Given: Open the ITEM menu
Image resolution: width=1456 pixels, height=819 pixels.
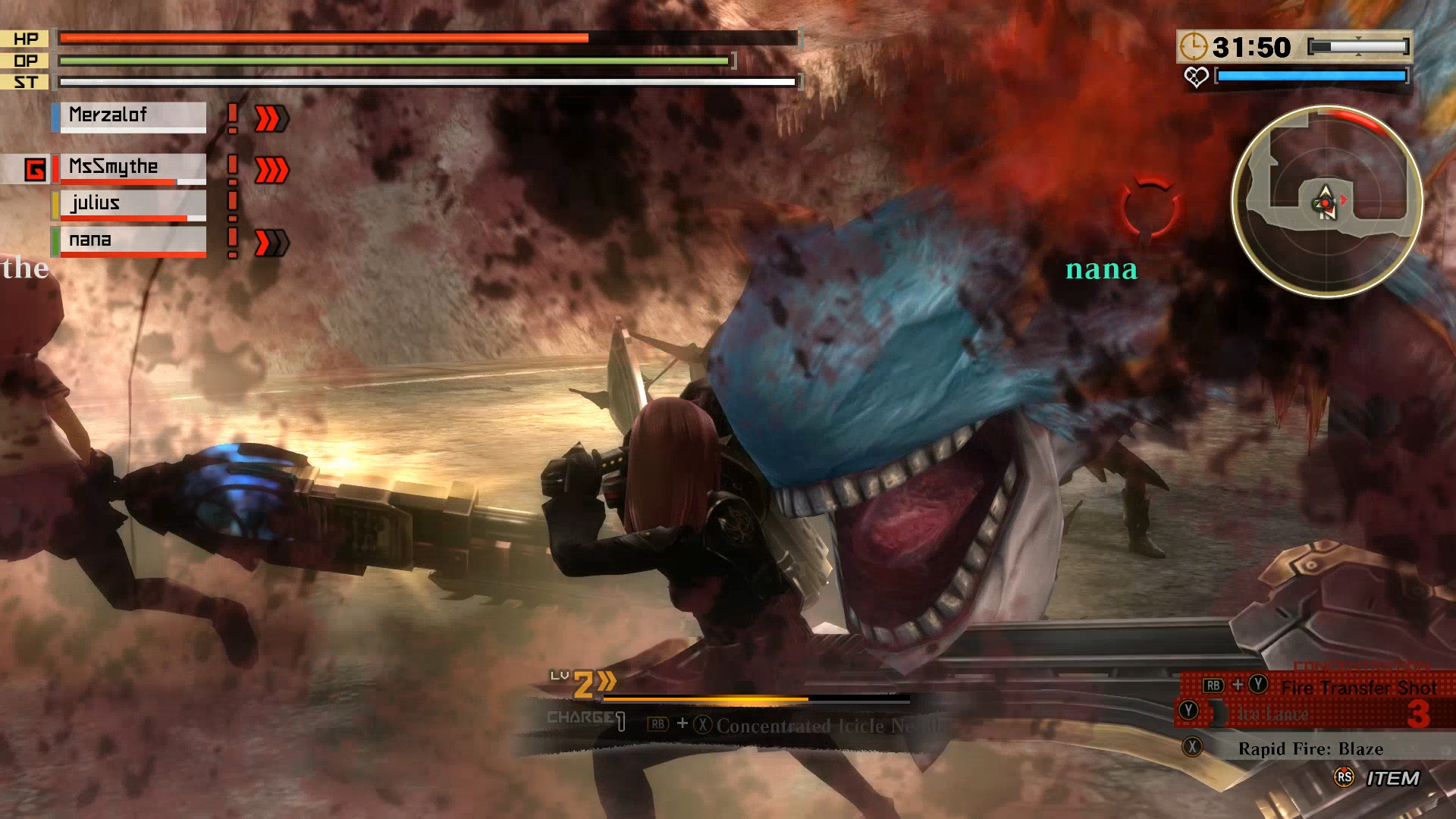Looking at the screenshot, I should (x=1392, y=779).
